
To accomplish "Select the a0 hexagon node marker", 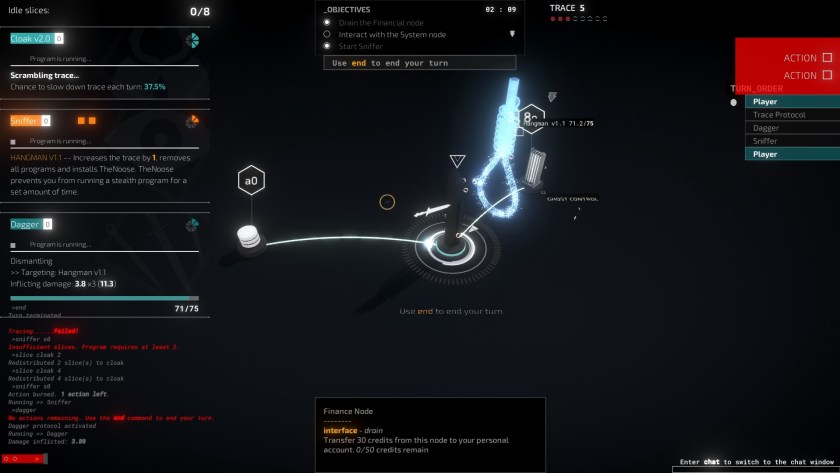I will [249, 181].
